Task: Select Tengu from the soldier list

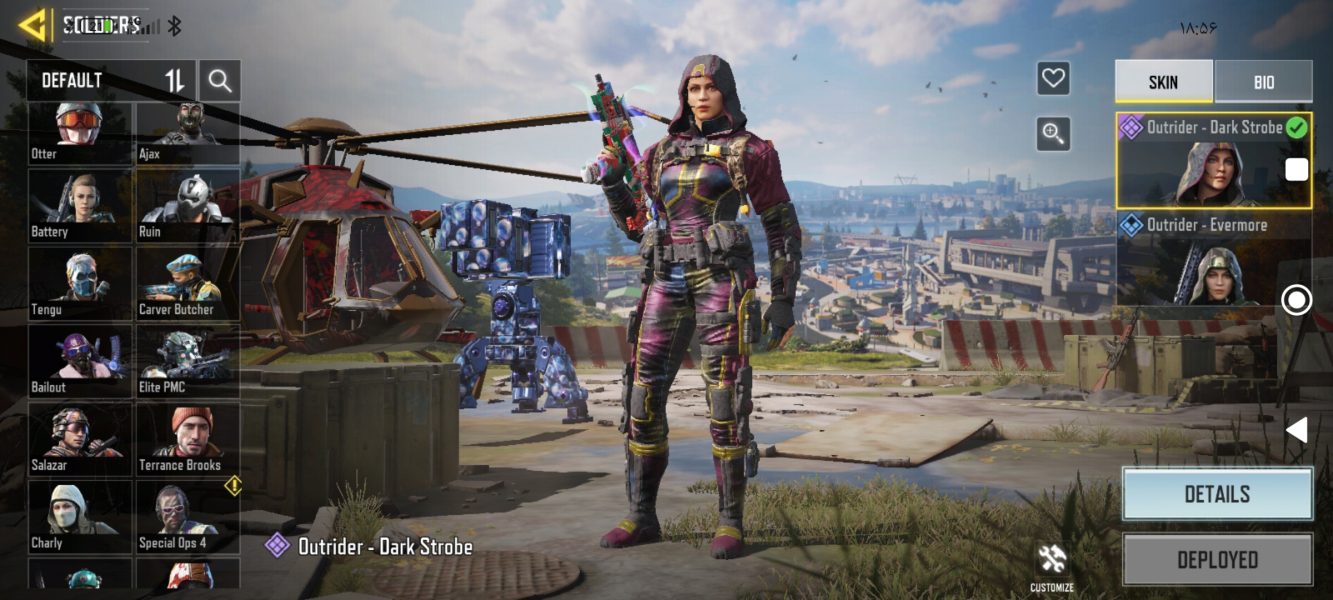Action: click(x=79, y=284)
